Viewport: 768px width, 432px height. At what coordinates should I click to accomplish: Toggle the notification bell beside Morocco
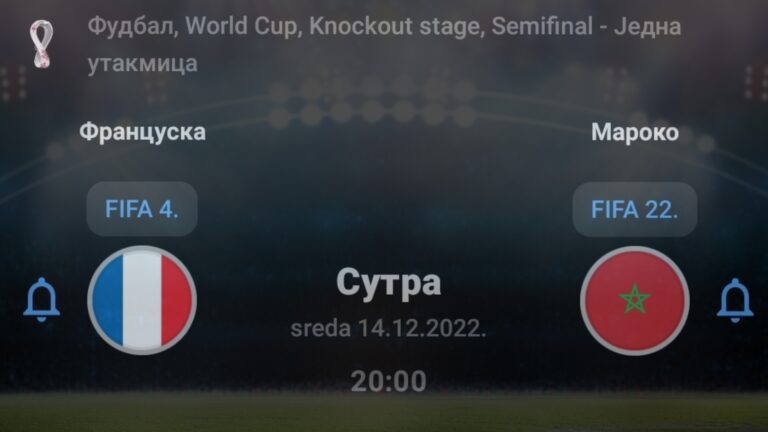[x=734, y=300]
